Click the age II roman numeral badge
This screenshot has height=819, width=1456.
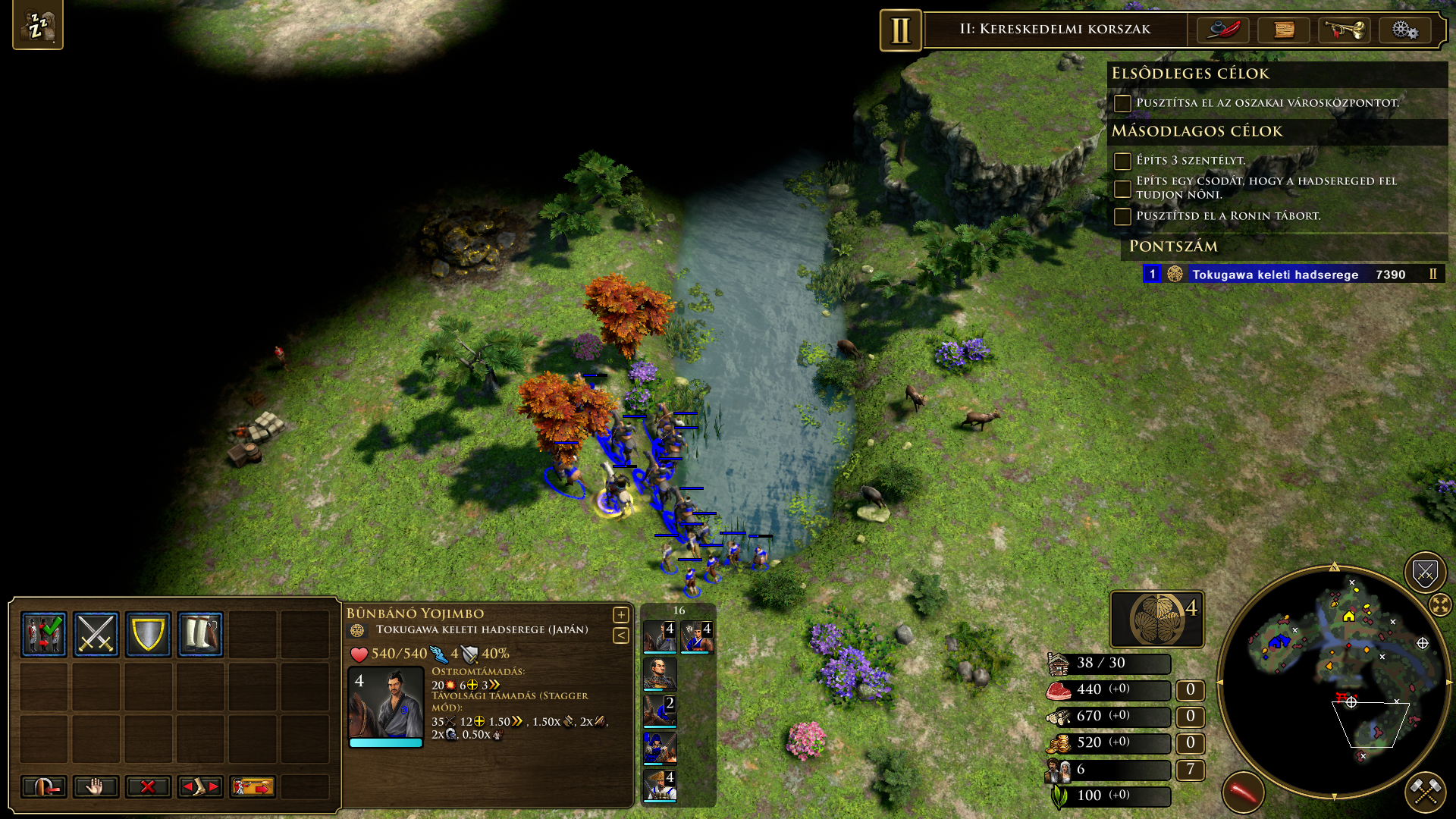(900, 30)
